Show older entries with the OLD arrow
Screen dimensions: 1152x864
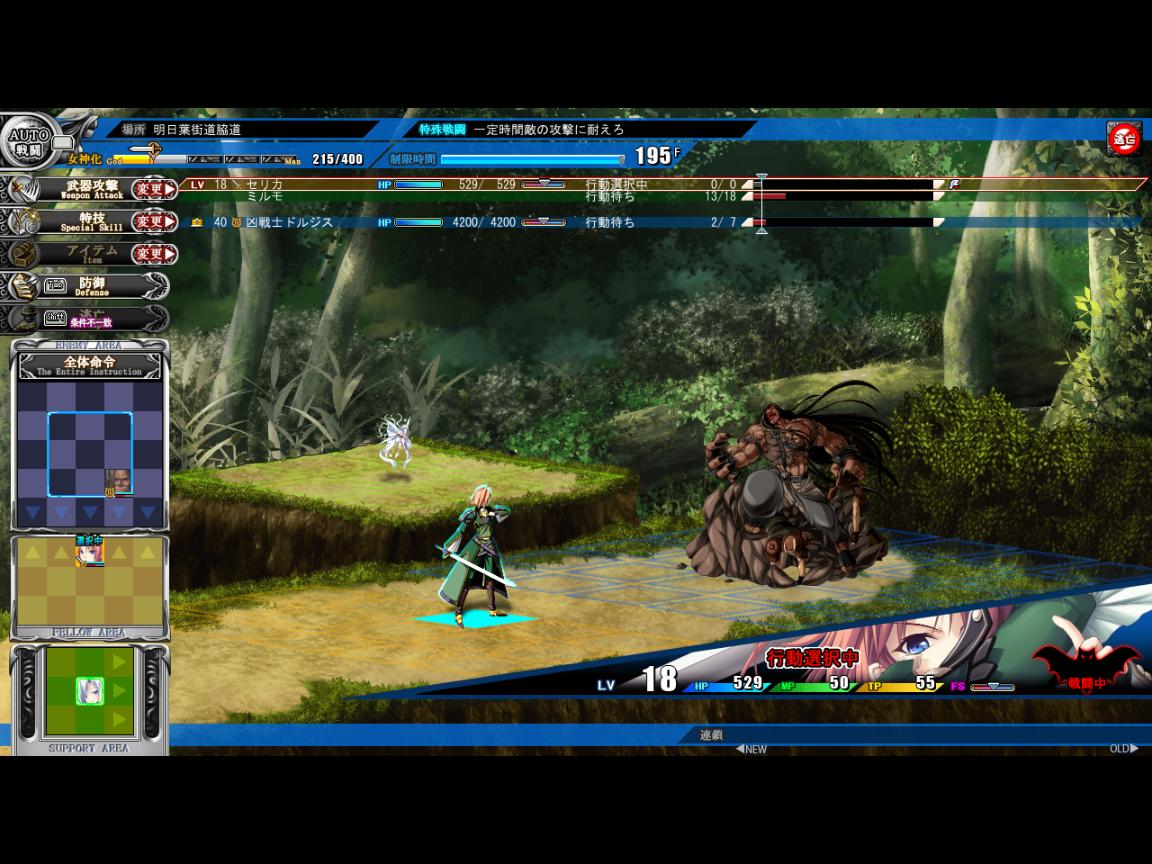click(x=1123, y=749)
